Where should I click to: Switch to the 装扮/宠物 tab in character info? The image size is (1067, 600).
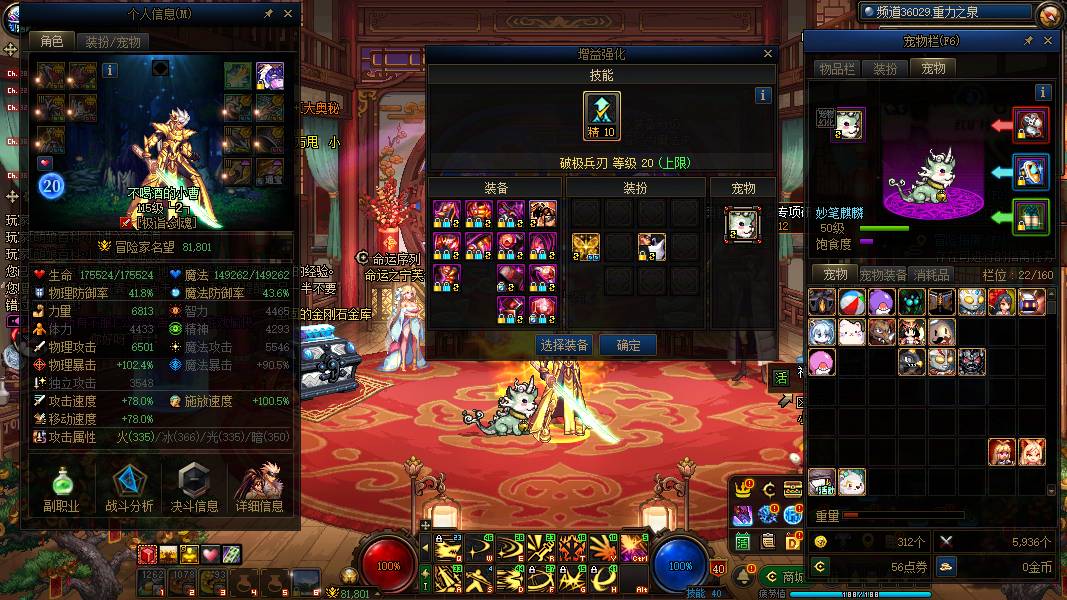tap(112, 41)
